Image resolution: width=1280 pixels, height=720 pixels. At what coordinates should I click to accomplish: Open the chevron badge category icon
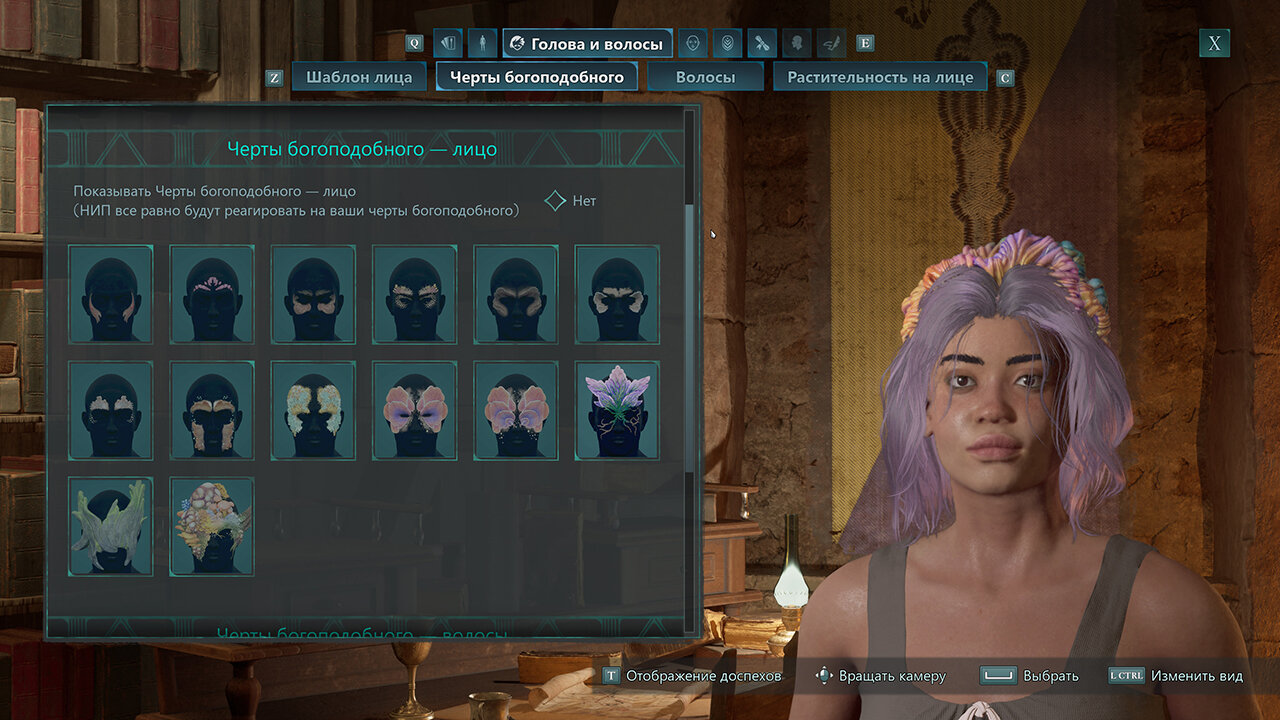click(727, 44)
